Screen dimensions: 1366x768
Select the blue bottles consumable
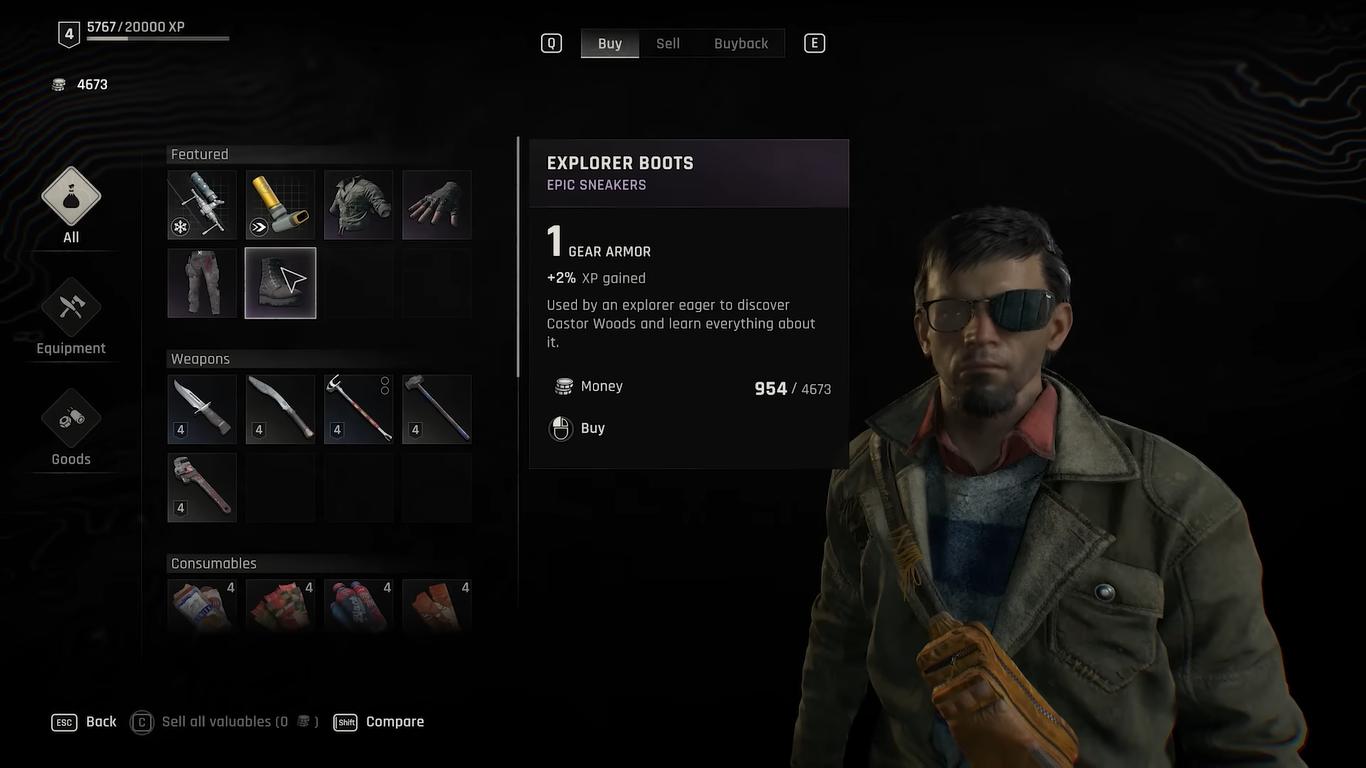pos(358,605)
